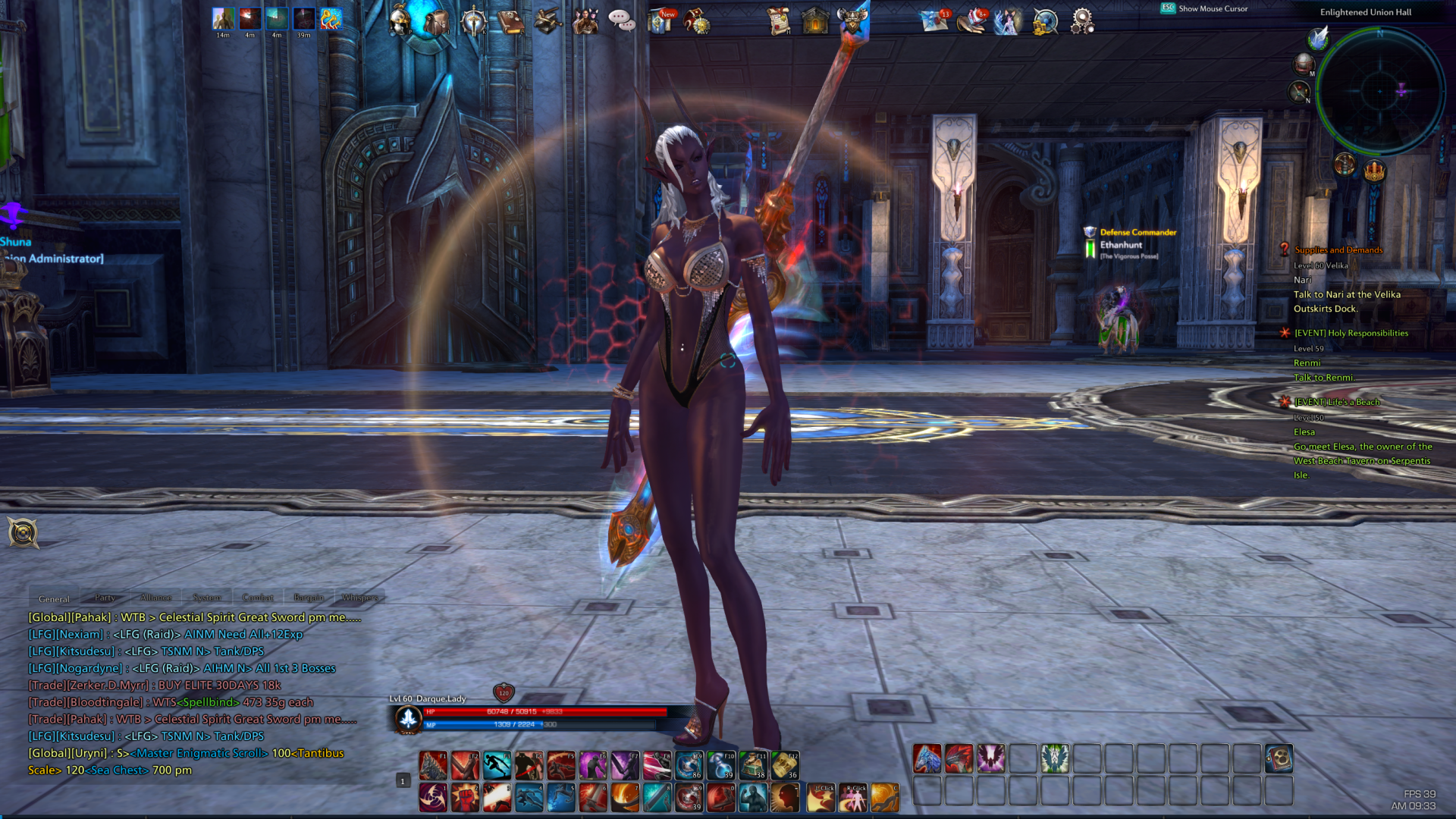This screenshot has height=819, width=1456.
Task: Open the brown skill book icon
Action: (511, 21)
